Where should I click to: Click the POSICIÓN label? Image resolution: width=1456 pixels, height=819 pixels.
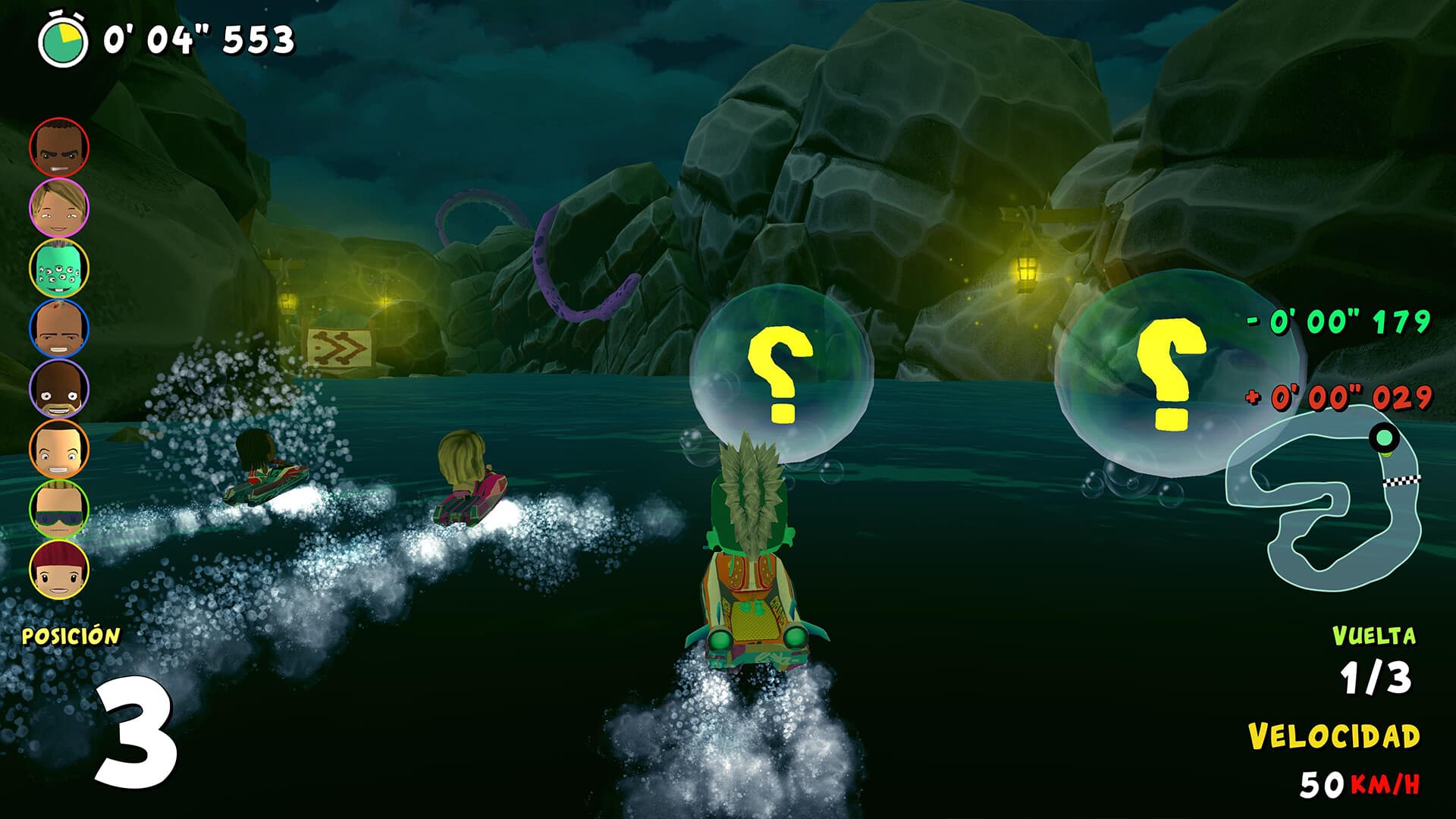(x=71, y=637)
